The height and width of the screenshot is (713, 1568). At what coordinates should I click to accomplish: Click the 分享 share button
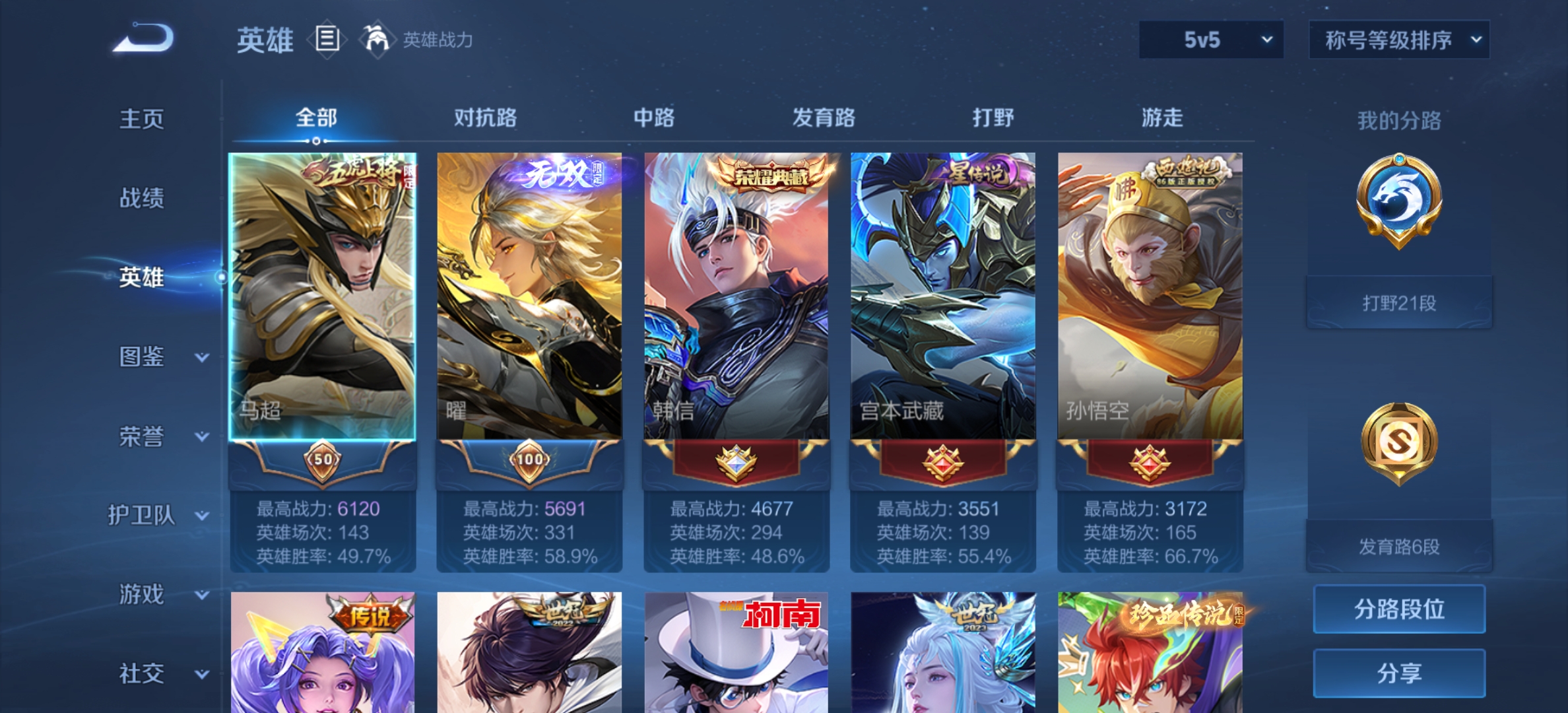click(x=1398, y=673)
